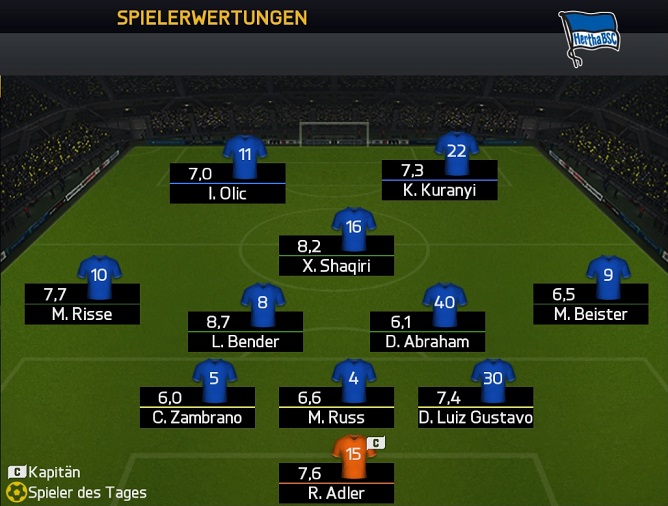Select winger M. Risse number 10

(x=99, y=276)
